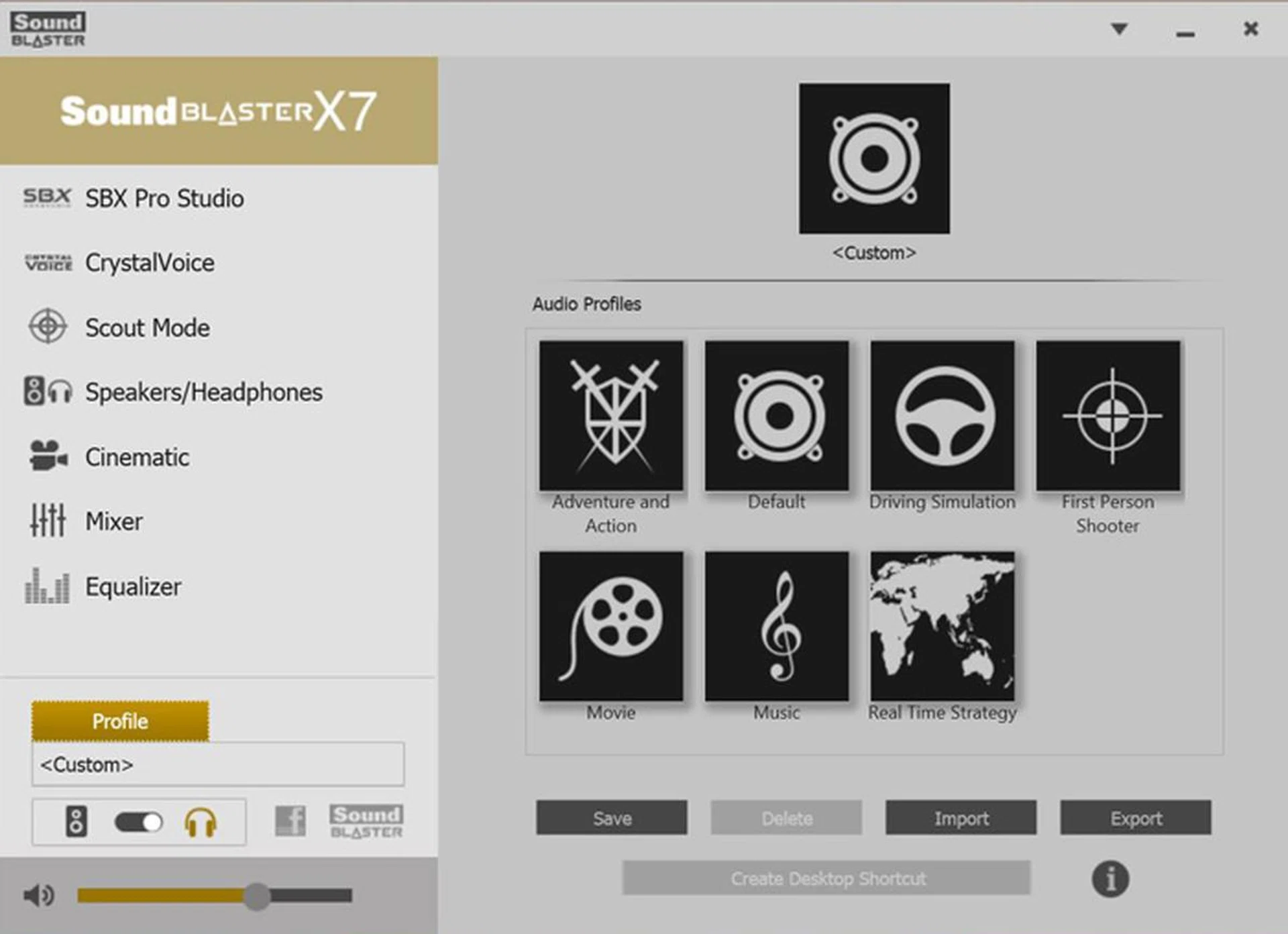Show the Mixer panel
The width and height of the screenshot is (1288, 934).
click(x=113, y=521)
